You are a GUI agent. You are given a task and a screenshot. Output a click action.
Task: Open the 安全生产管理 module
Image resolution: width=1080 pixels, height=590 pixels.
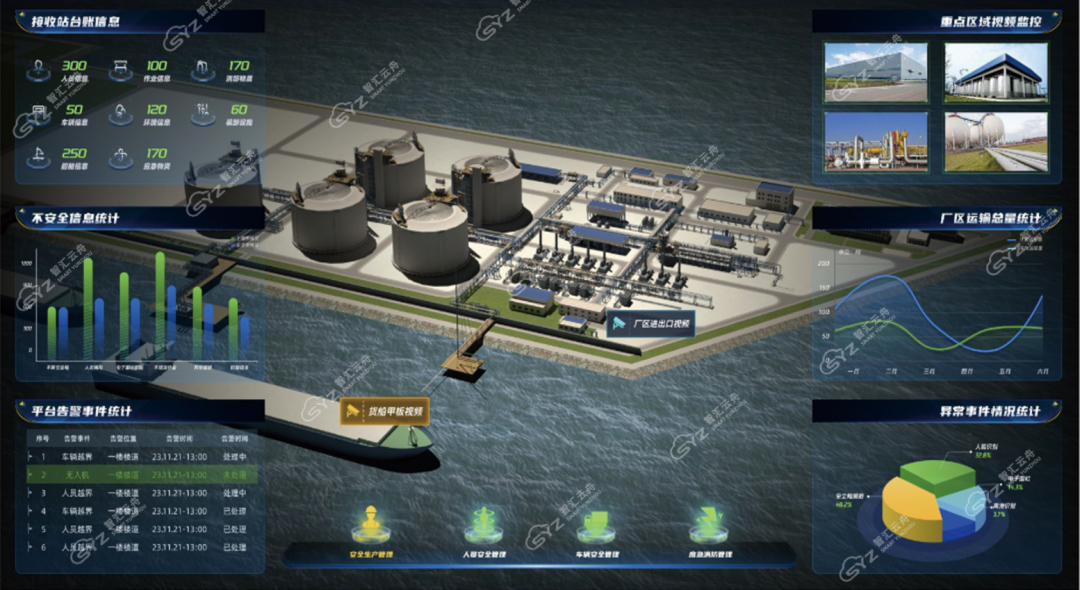(x=372, y=527)
